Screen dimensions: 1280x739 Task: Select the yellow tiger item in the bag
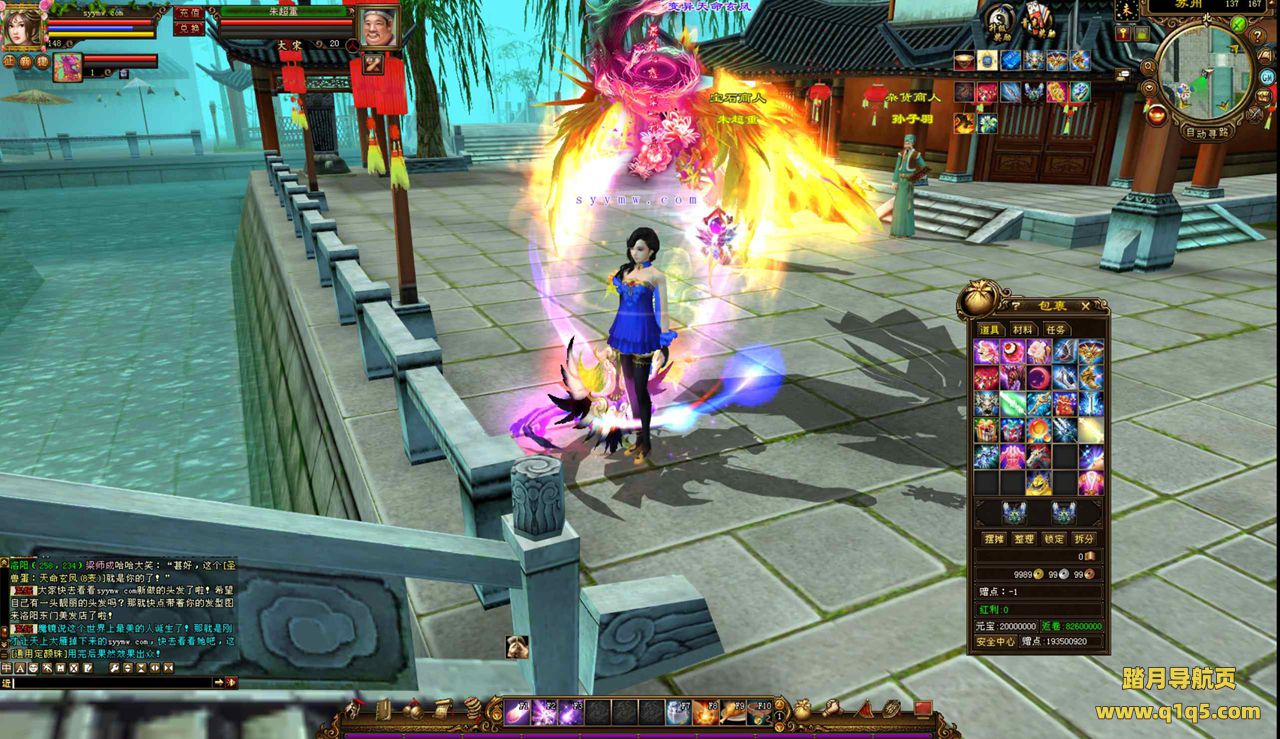[1039, 482]
